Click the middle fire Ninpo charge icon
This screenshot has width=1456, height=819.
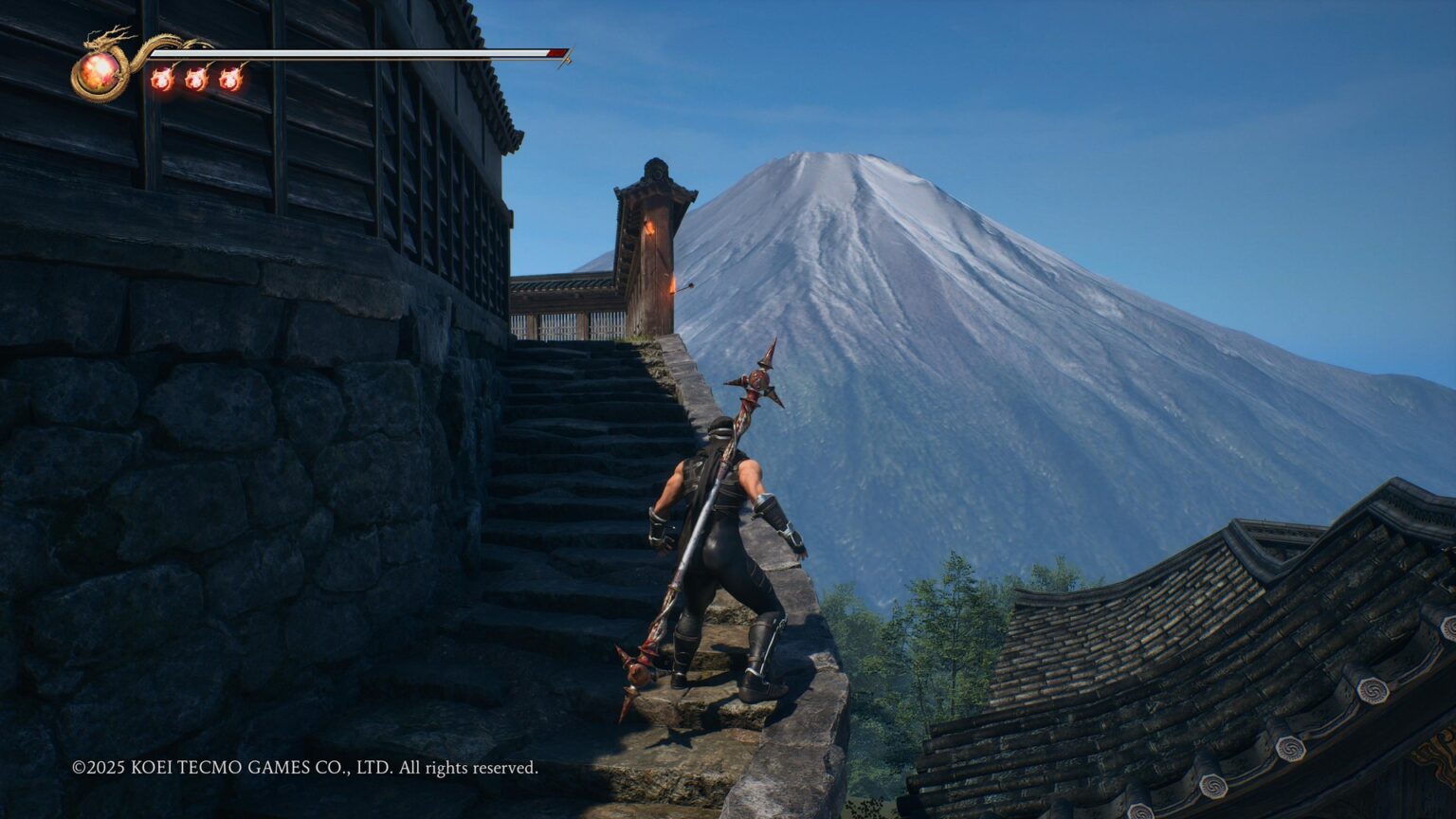196,79
